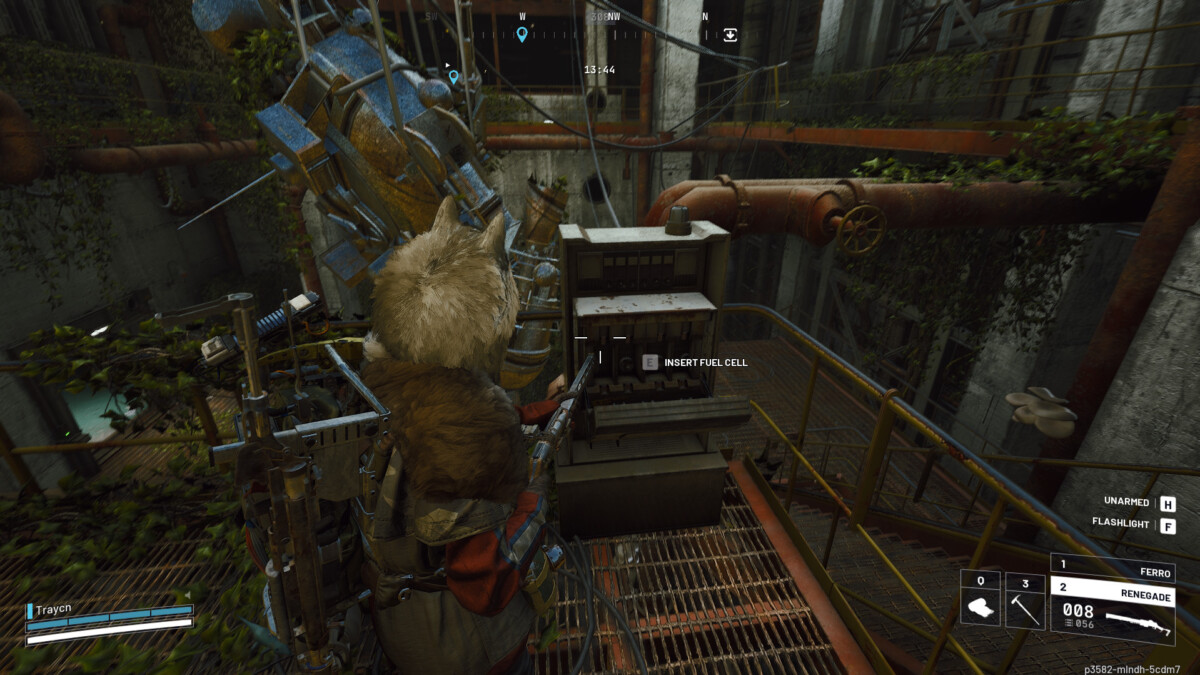Click the extraction arrow icon on the compass
Viewport: 1200px width, 675px height.
[730, 34]
